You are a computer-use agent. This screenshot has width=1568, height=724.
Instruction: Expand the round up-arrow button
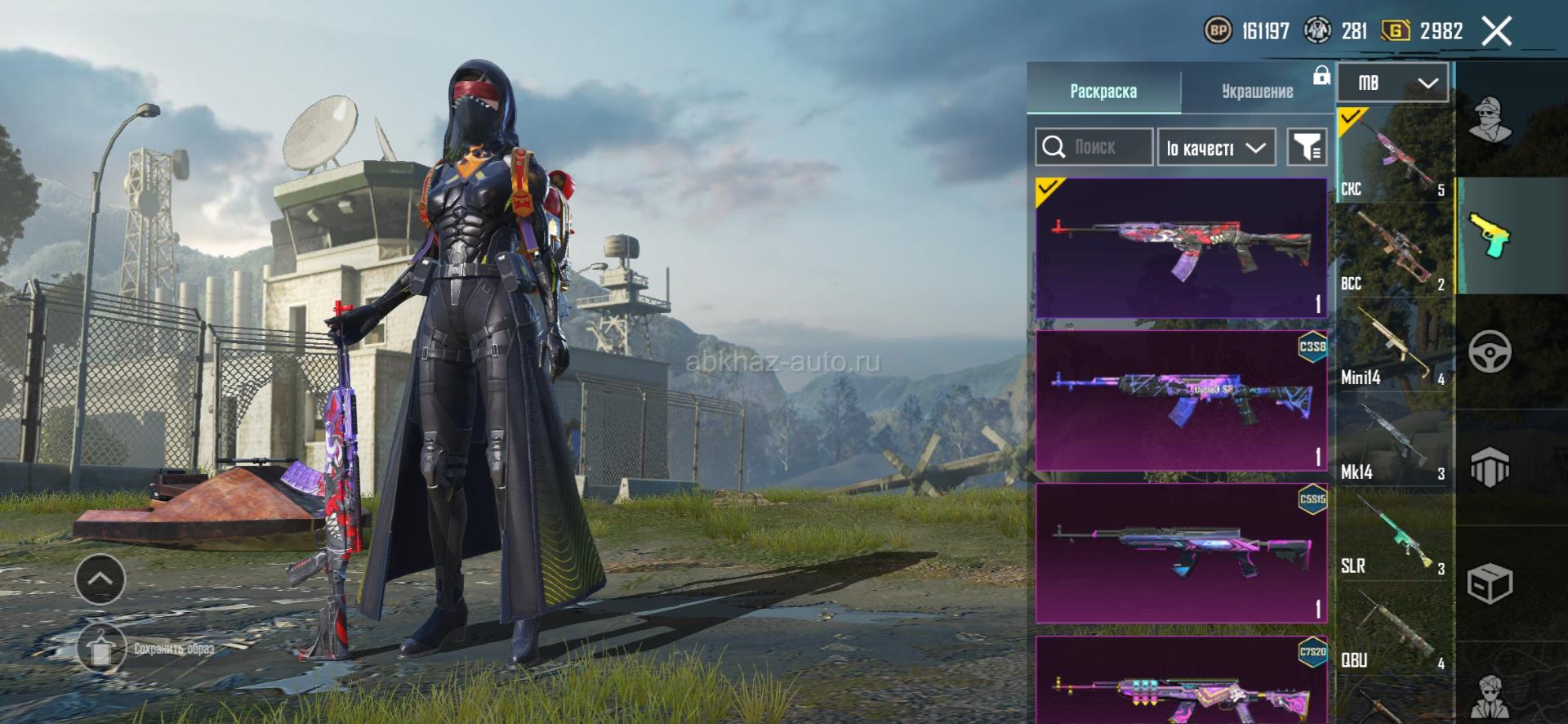click(x=100, y=579)
